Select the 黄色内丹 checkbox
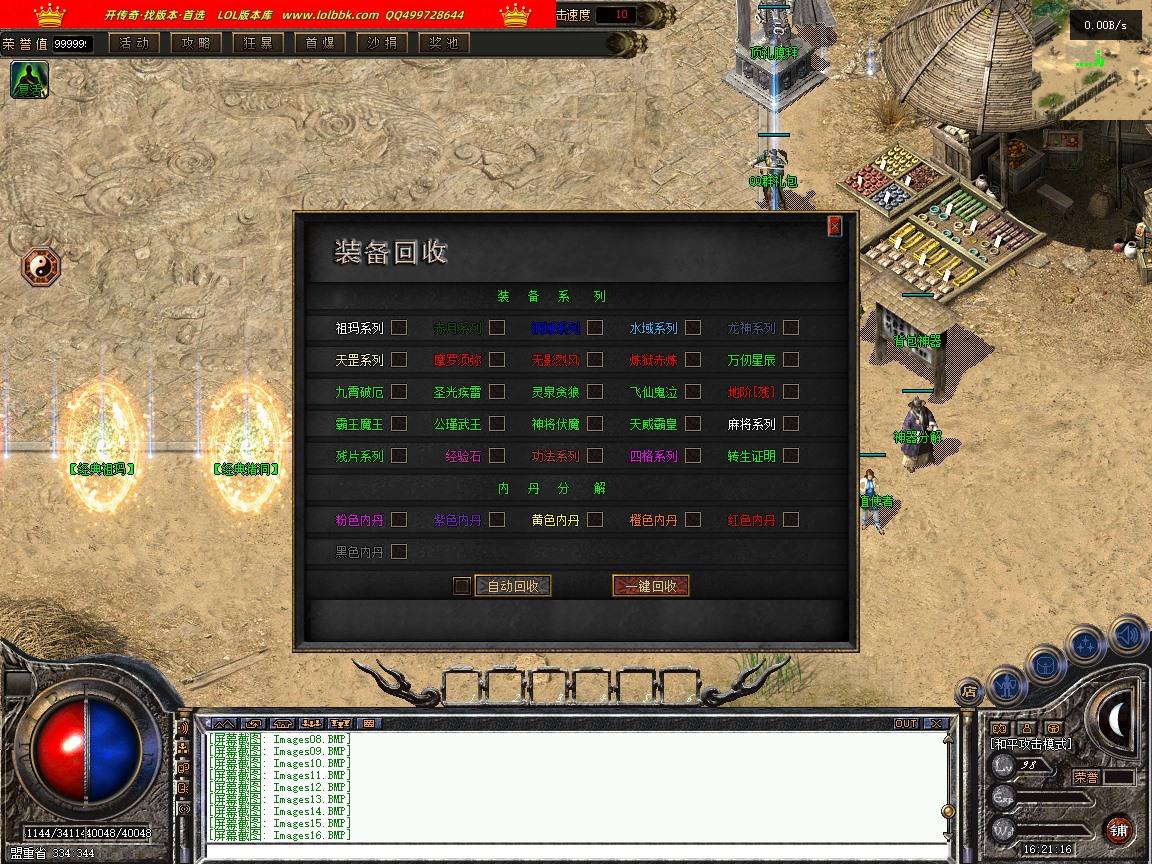1152x864 pixels. tap(594, 519)
